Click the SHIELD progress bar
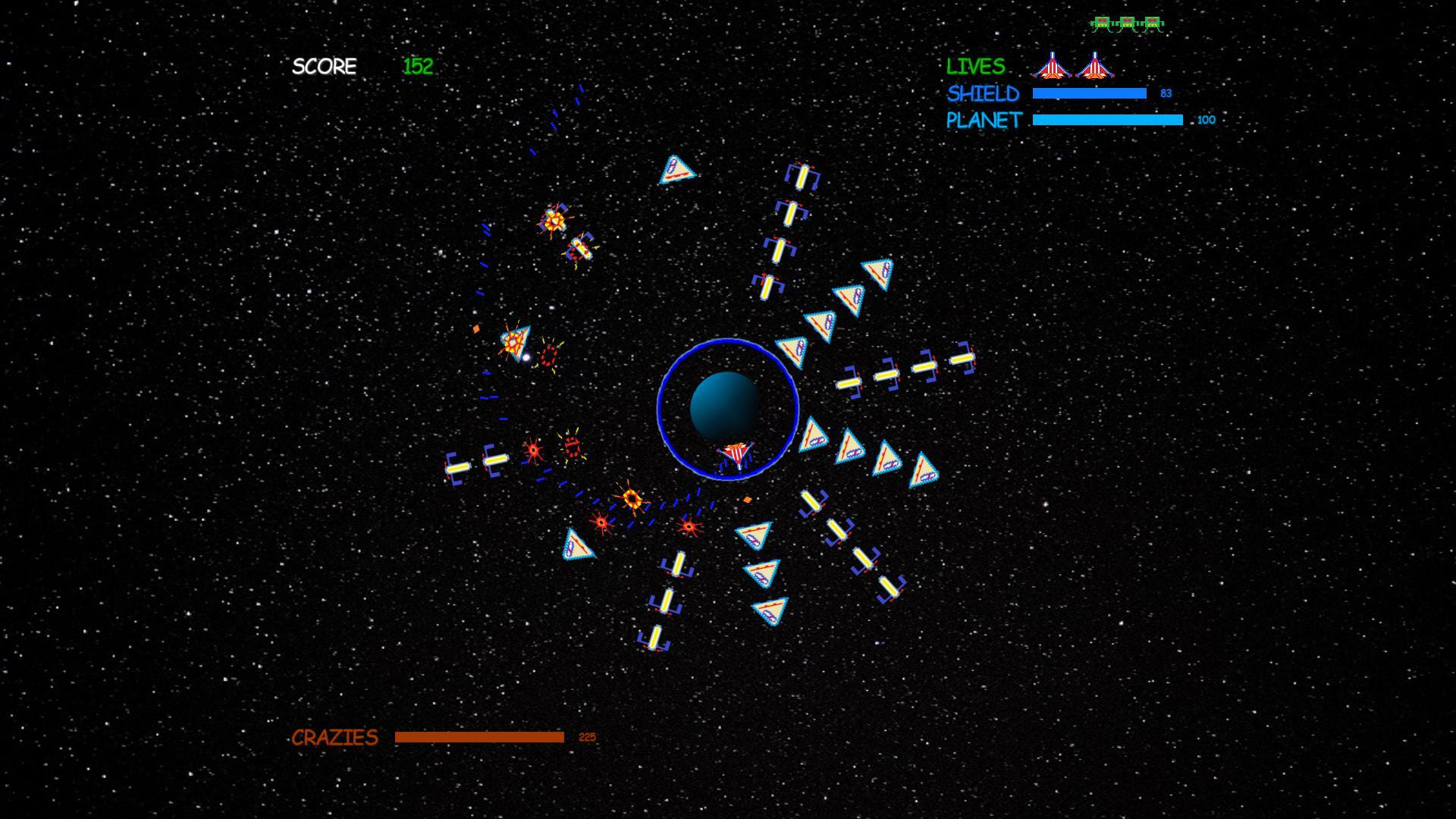The image size is (1456, 819). 1089,93
